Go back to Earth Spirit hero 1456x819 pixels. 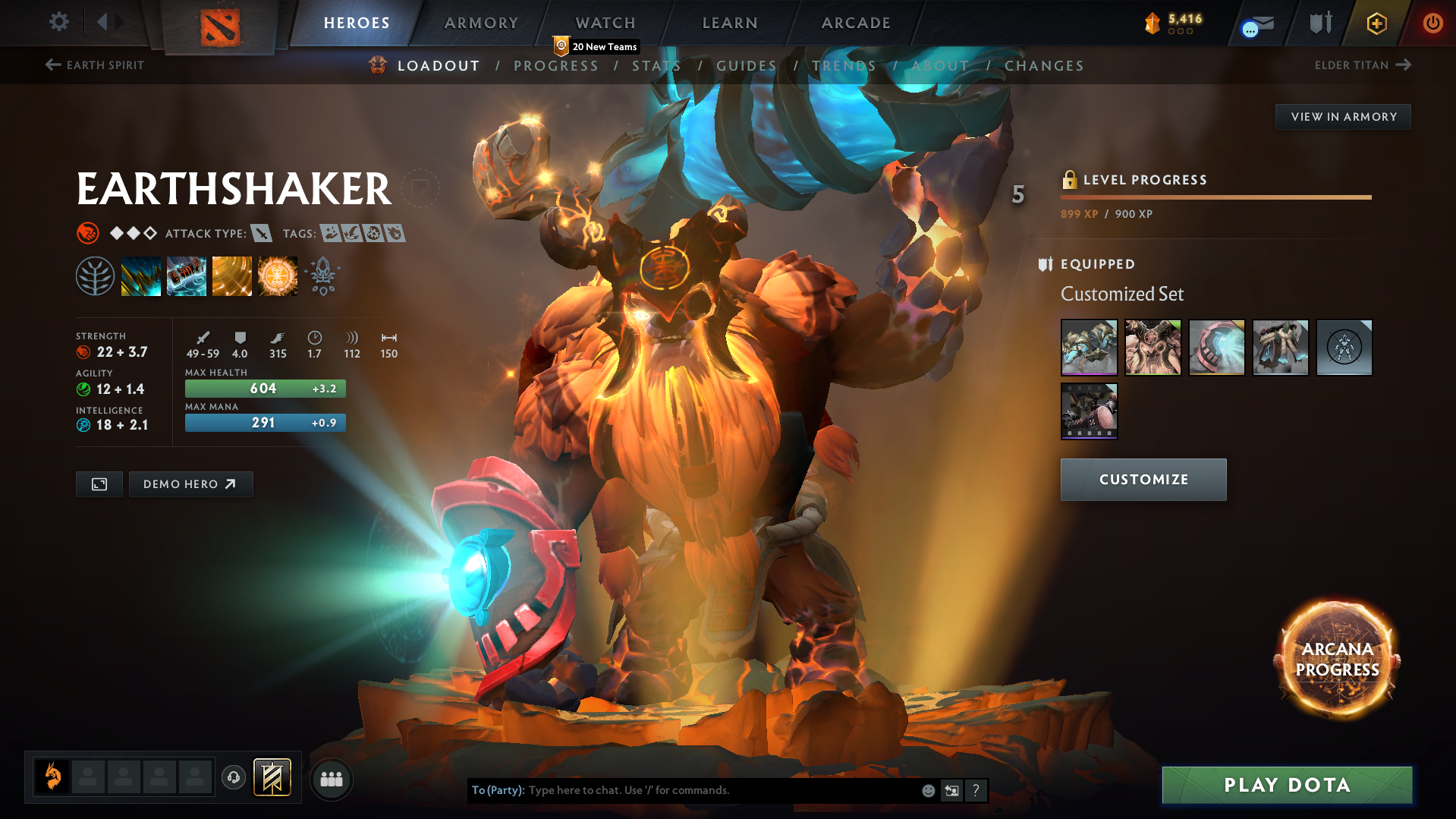pos(94,65)
